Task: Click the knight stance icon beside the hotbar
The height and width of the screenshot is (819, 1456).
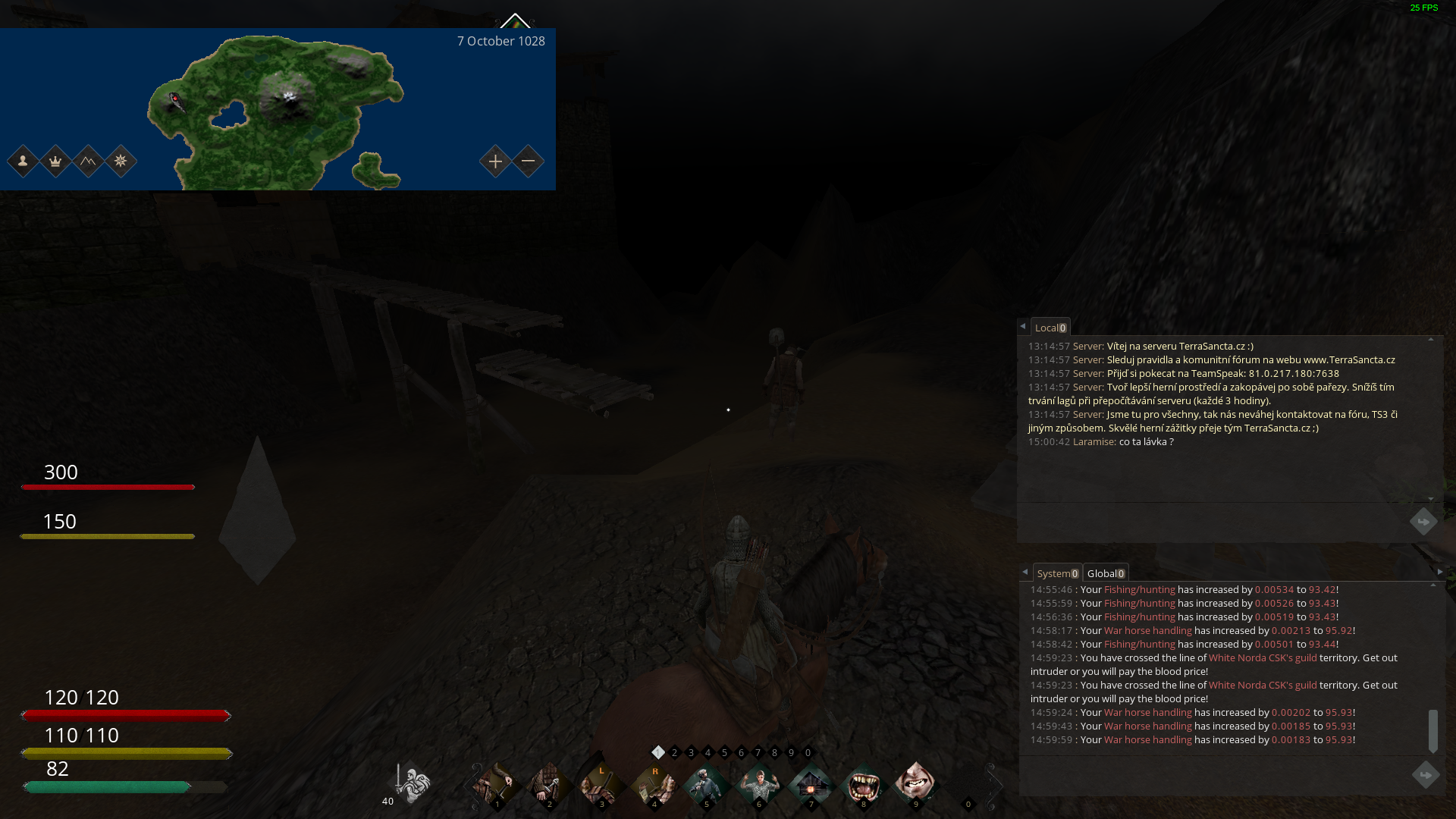Action: (x=412, y=783)
